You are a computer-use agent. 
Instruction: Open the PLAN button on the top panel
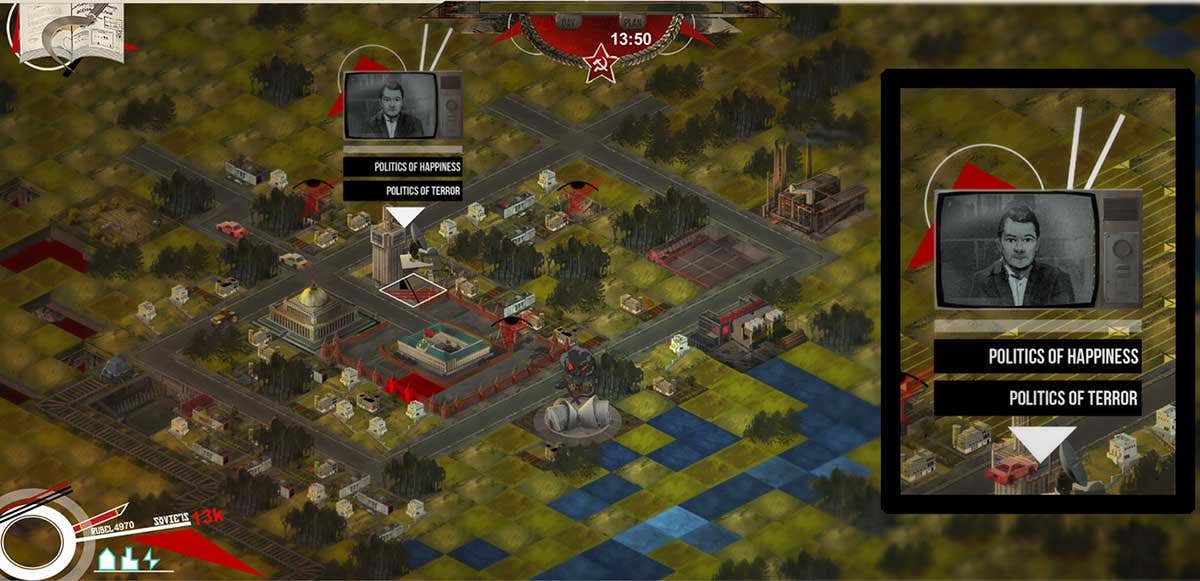(x=630, y=21)
